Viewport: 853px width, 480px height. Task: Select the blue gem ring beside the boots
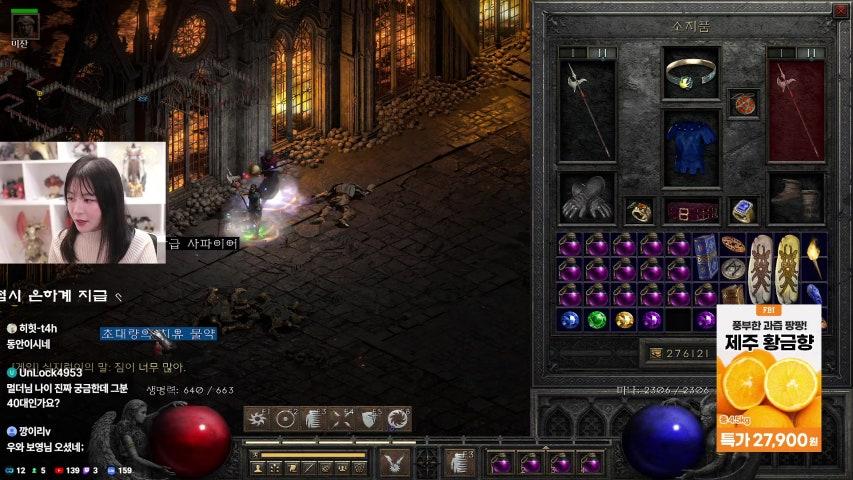(742, 211)
